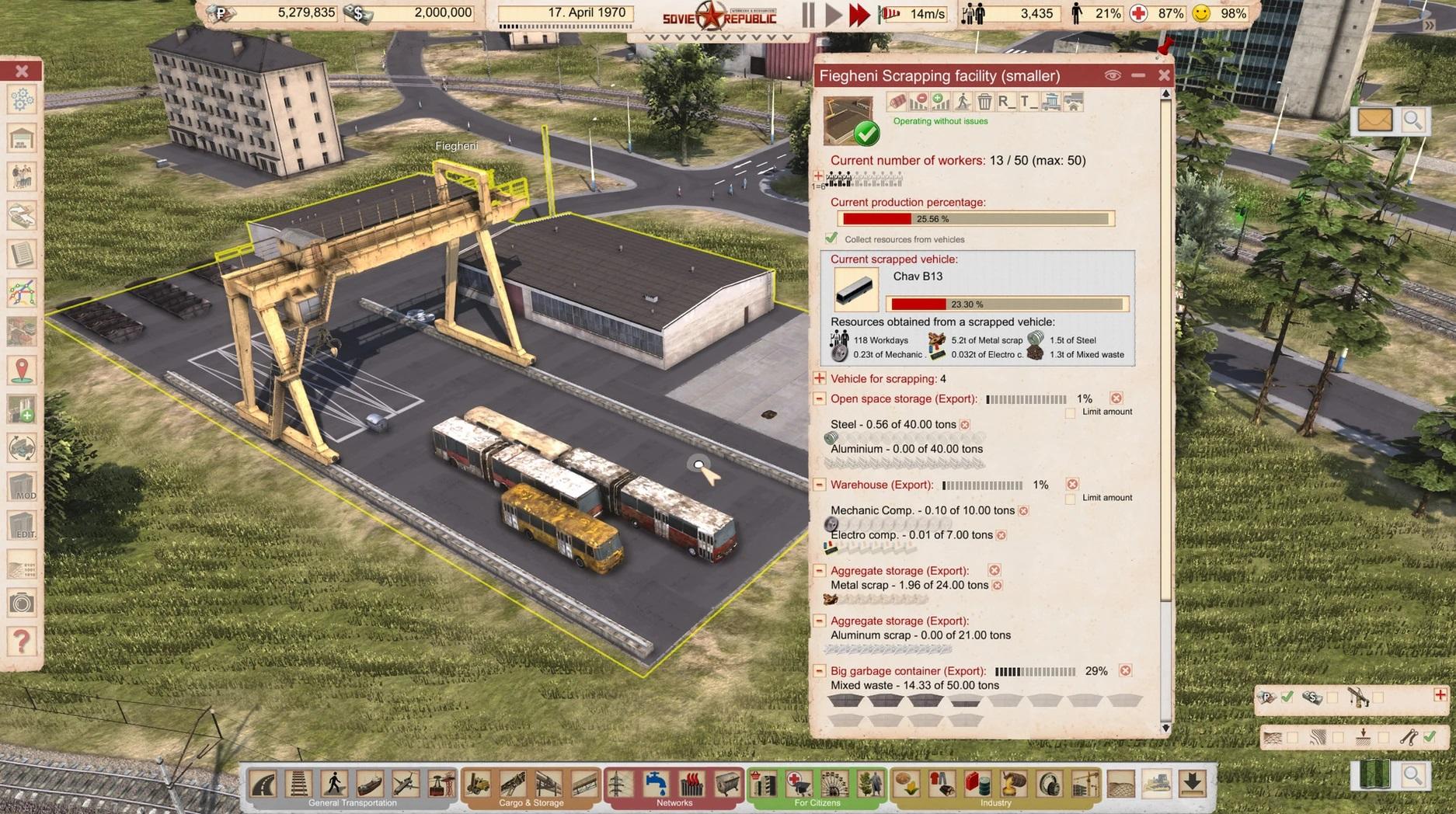Click the demolish dynamite icon
Screen dimensions: 1456x814
pos(897,102)
